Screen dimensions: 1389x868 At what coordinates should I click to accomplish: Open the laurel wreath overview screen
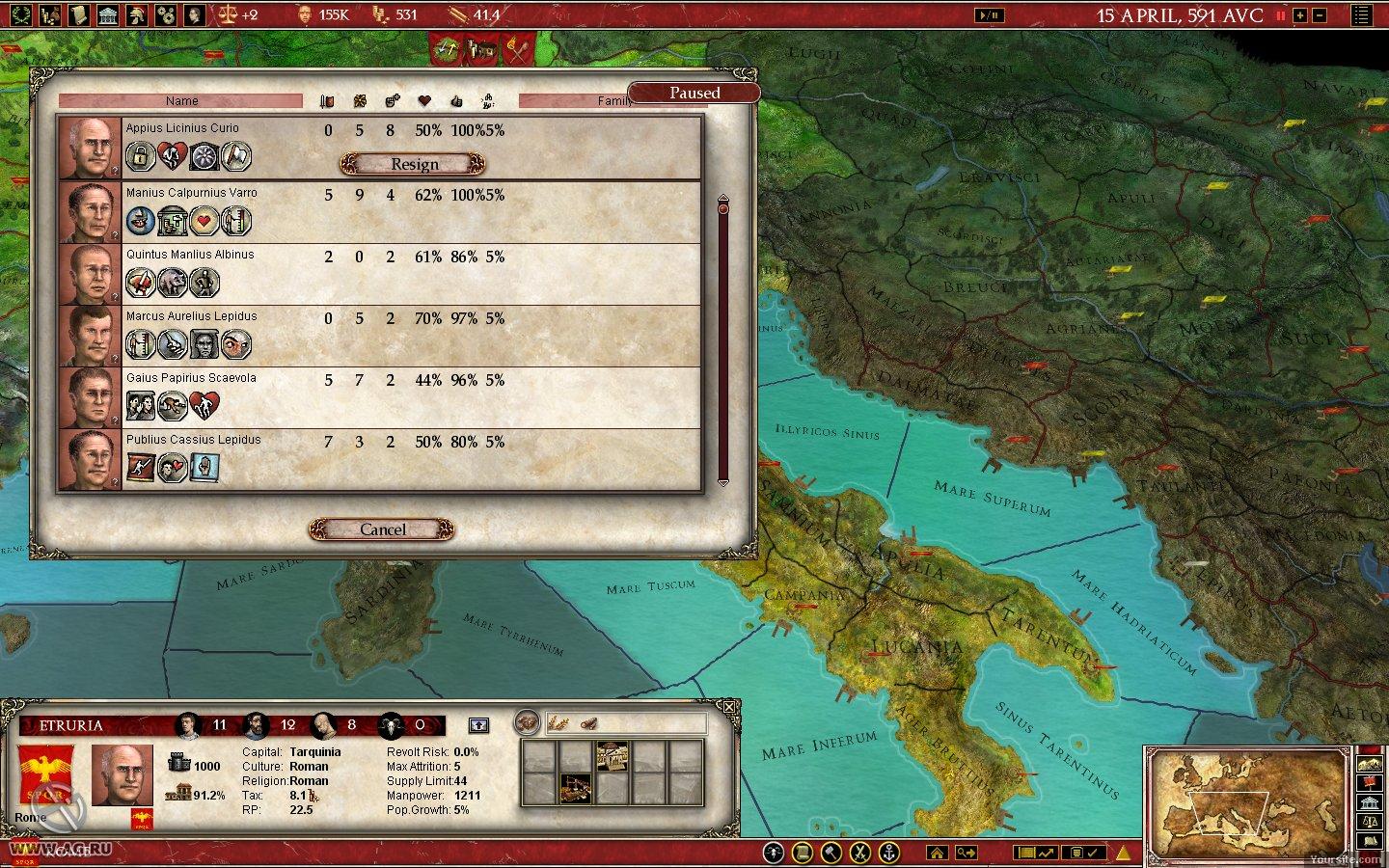[20, 14]
